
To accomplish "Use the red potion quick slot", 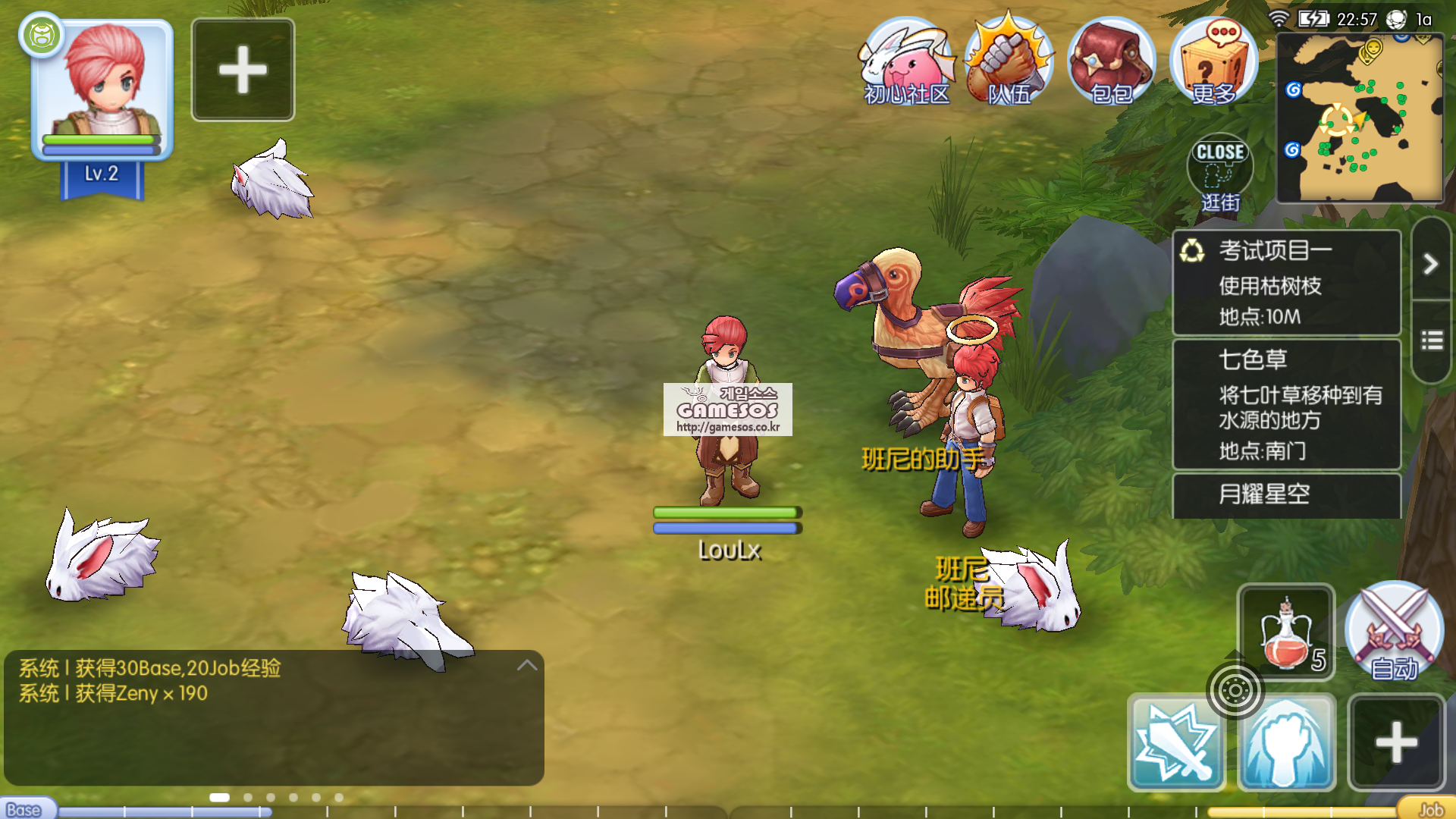I will point(1286,633).
